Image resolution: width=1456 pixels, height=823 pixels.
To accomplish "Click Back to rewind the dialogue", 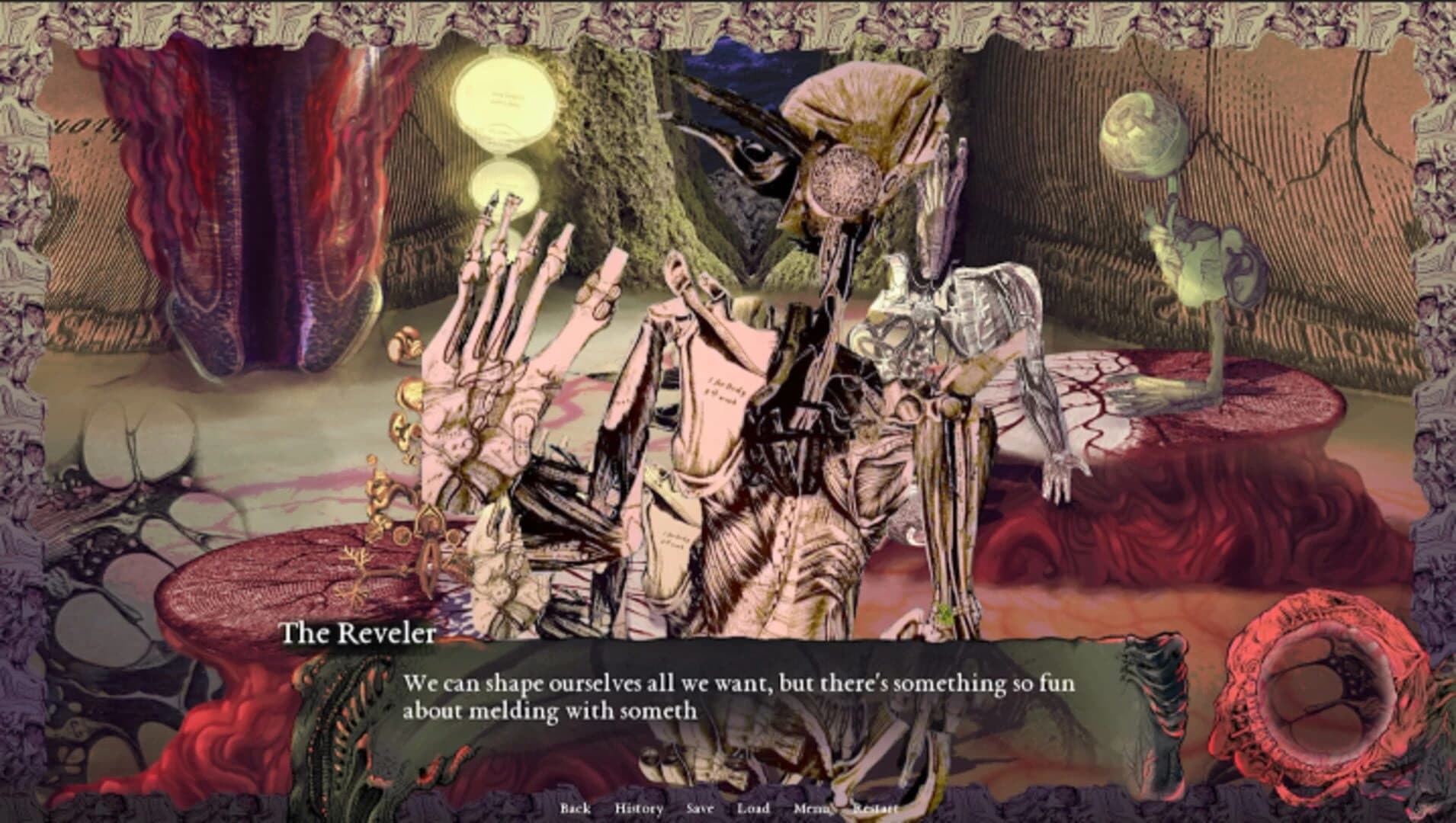I will [x=576, y=809].
